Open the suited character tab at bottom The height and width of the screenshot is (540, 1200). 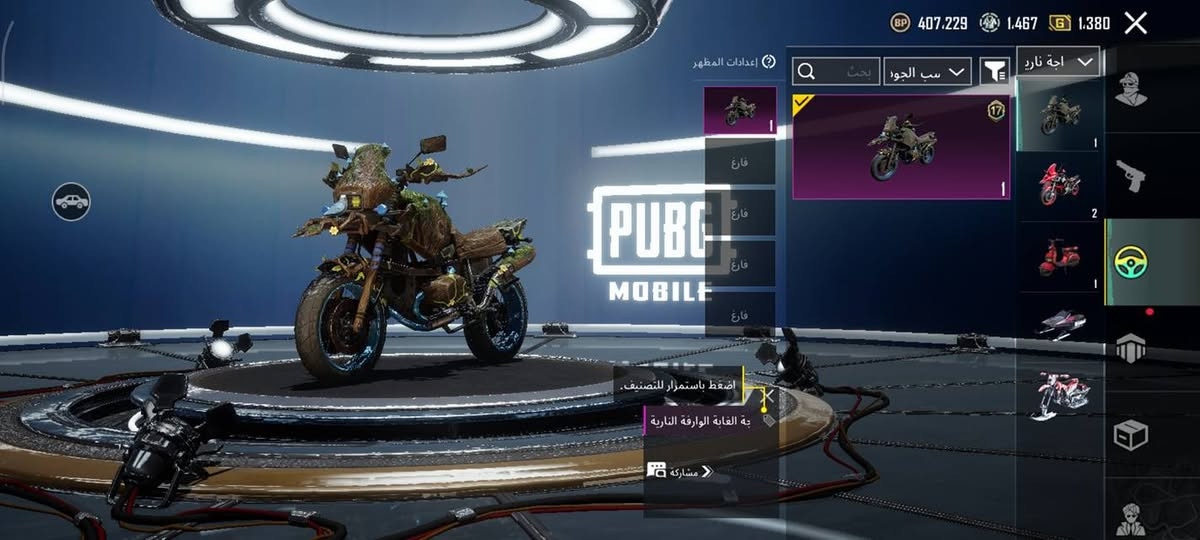(1131, 515)
